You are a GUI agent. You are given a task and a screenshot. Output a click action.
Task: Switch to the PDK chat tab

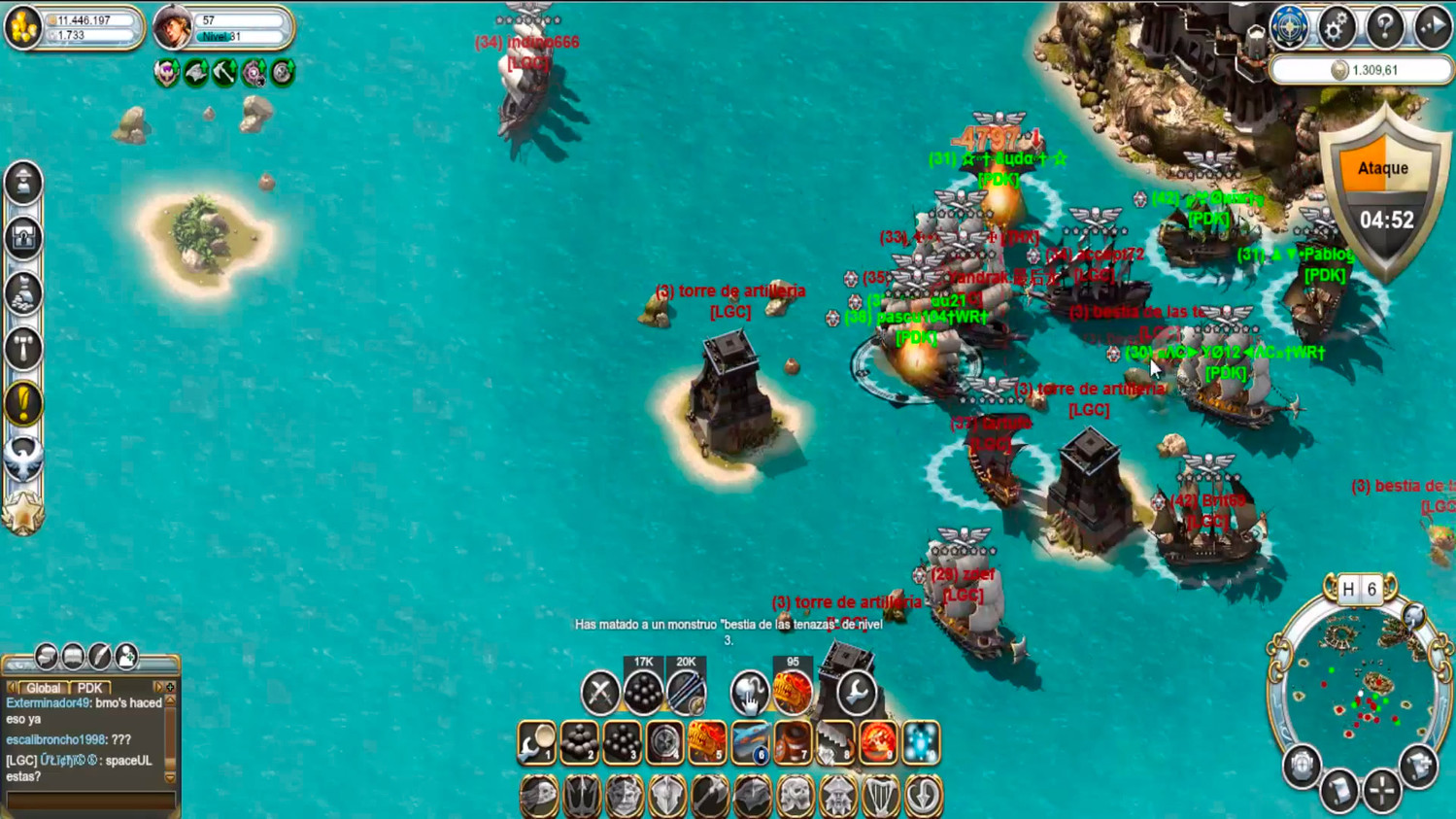(x=89, y=688)
